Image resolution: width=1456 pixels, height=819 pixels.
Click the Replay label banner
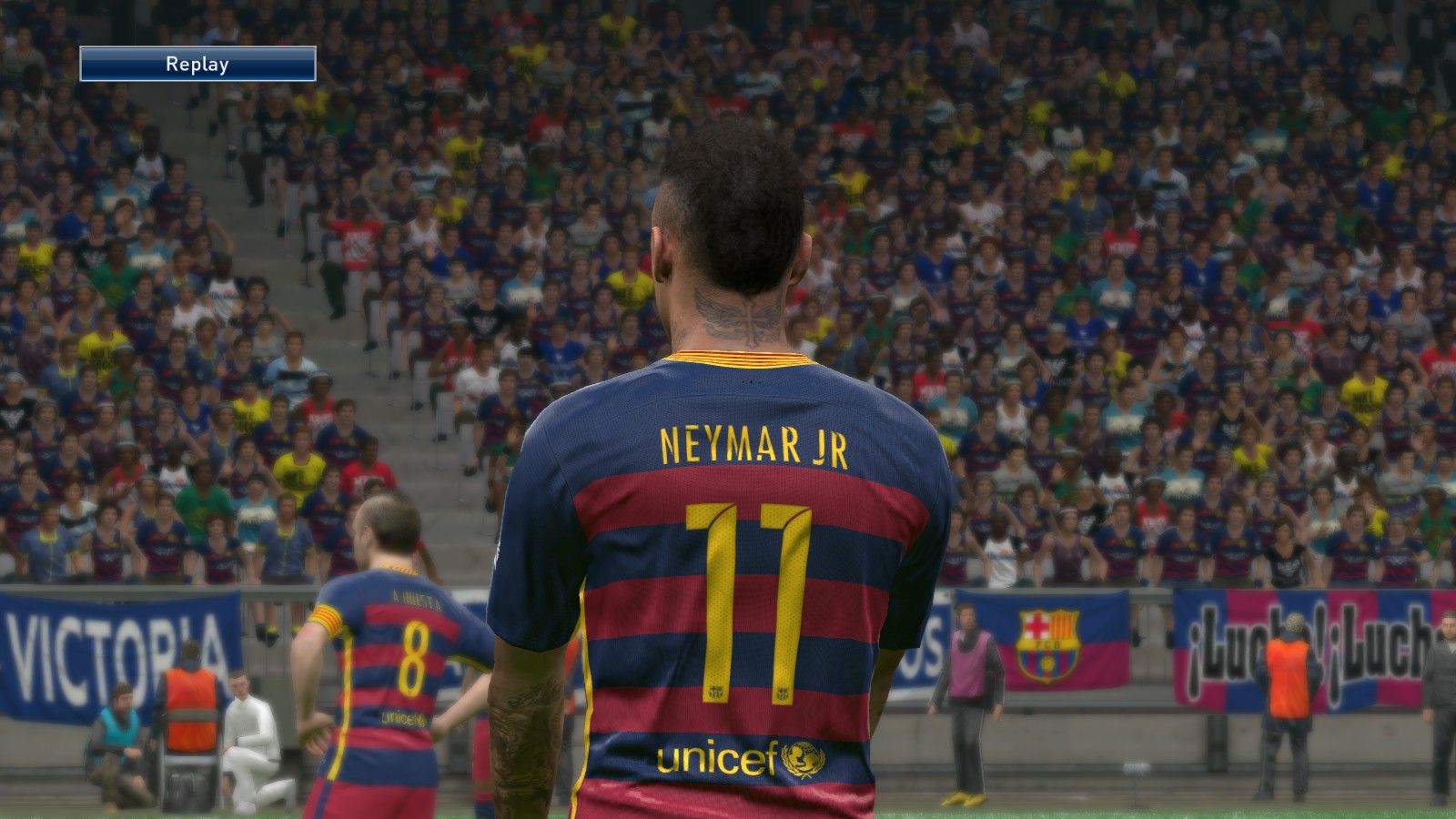(197, 65)
